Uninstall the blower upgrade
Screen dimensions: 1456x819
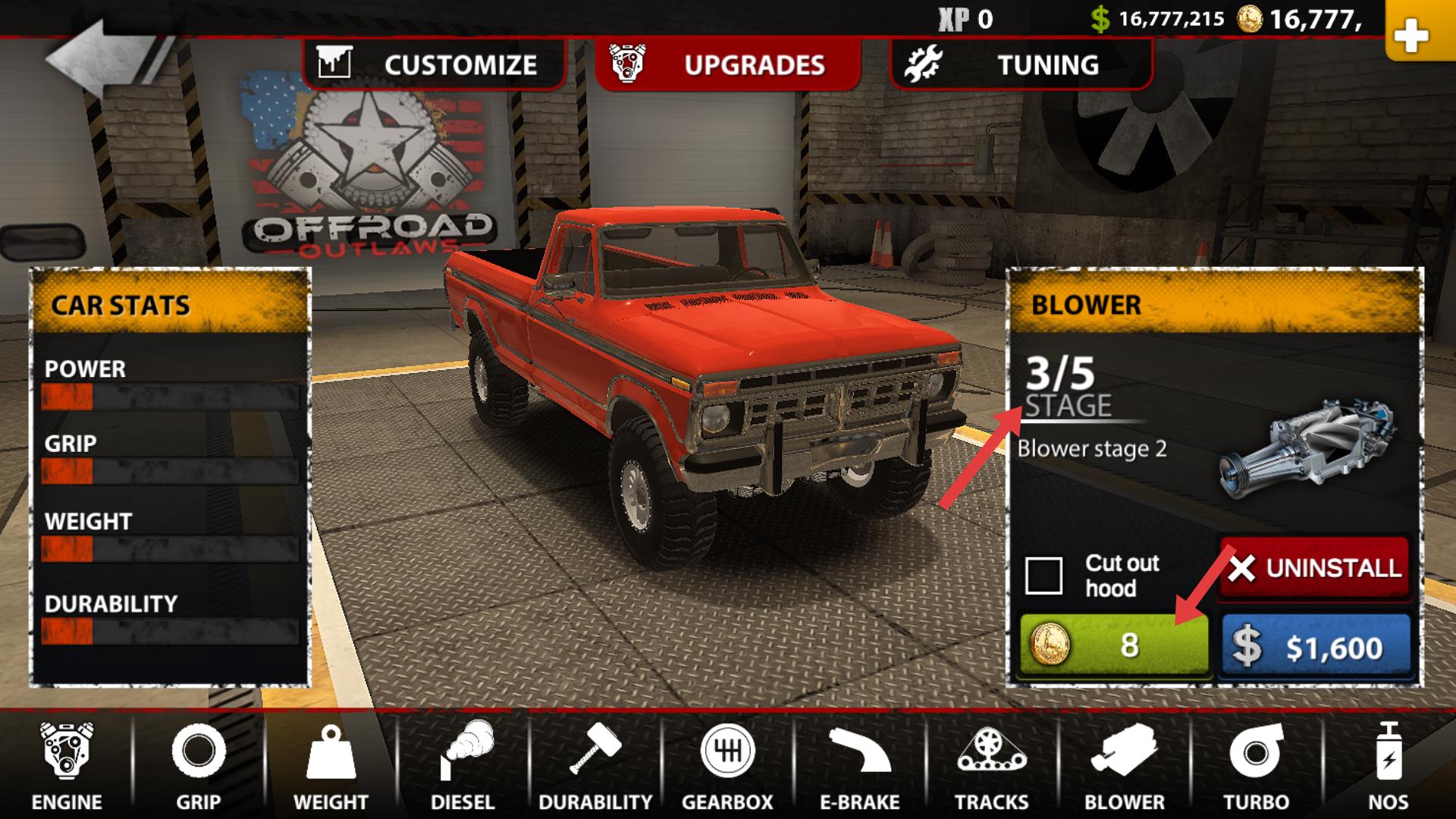point(1315,568)
